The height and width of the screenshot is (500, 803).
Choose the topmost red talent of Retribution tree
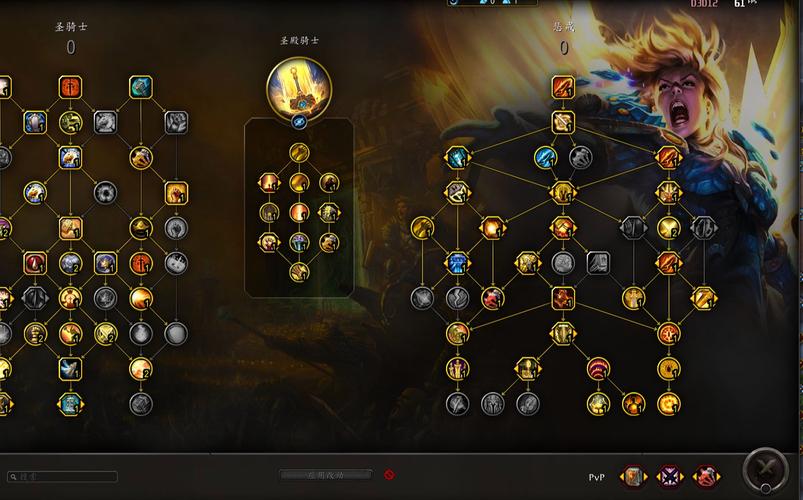(563, 88)
